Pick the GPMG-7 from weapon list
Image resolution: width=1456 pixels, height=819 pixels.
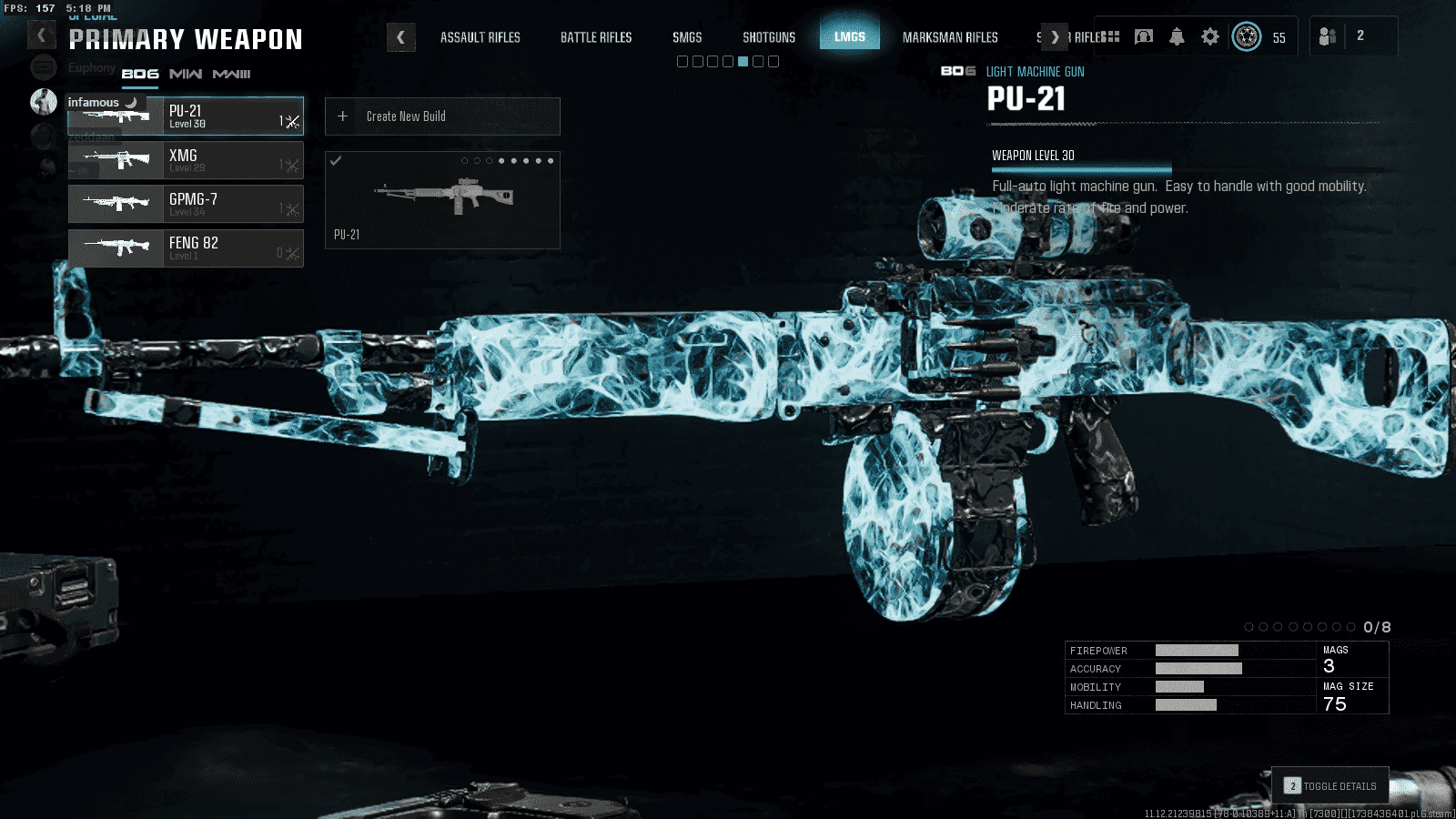(186, 204)
